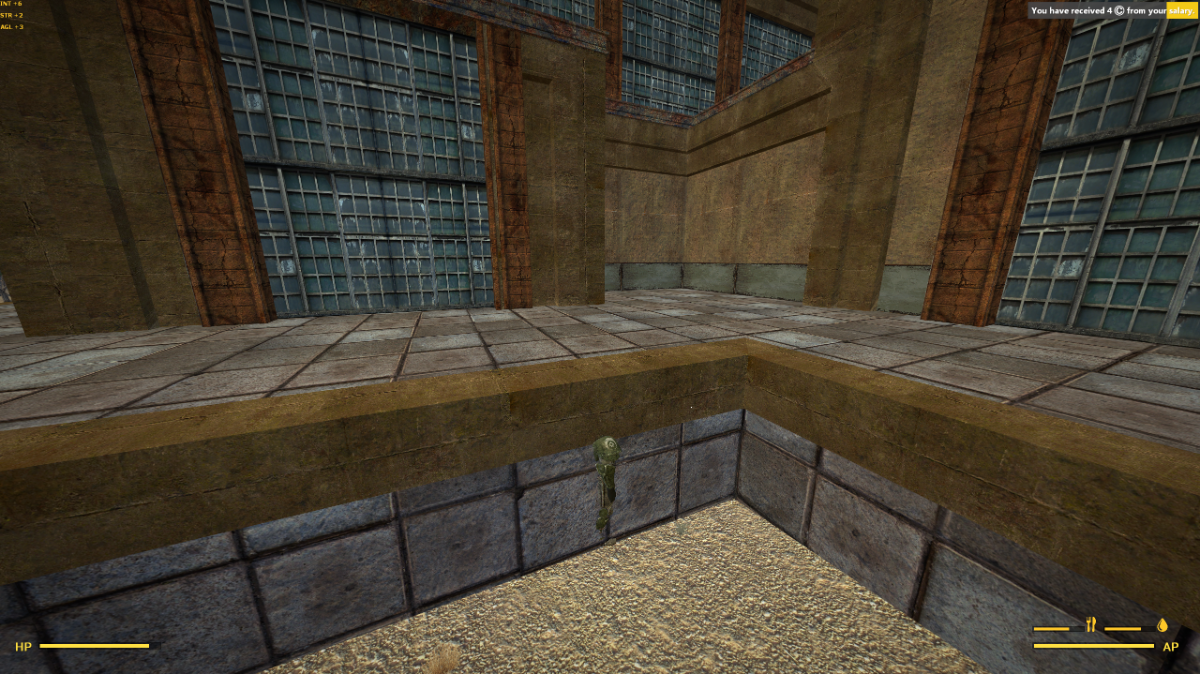Click the salary received notification

[1112, 11]
